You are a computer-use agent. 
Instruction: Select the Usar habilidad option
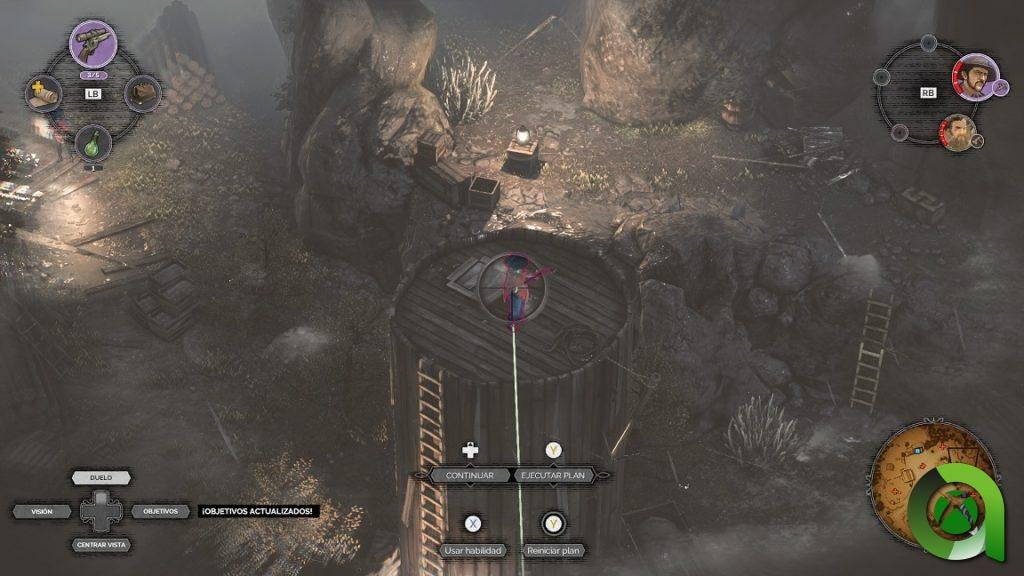click(x=472, y=551)
